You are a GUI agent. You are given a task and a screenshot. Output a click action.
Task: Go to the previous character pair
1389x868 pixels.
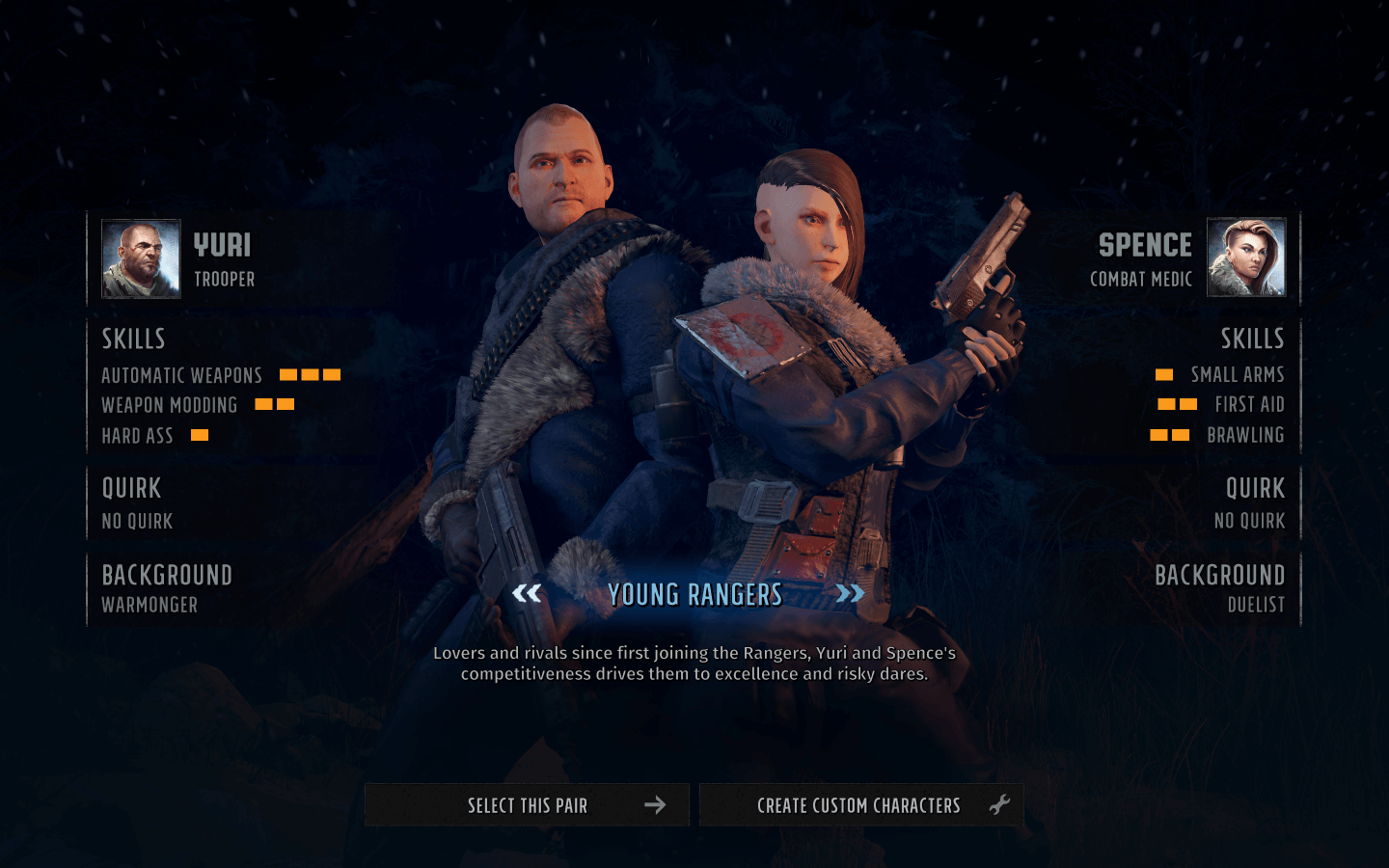point(527,593)
